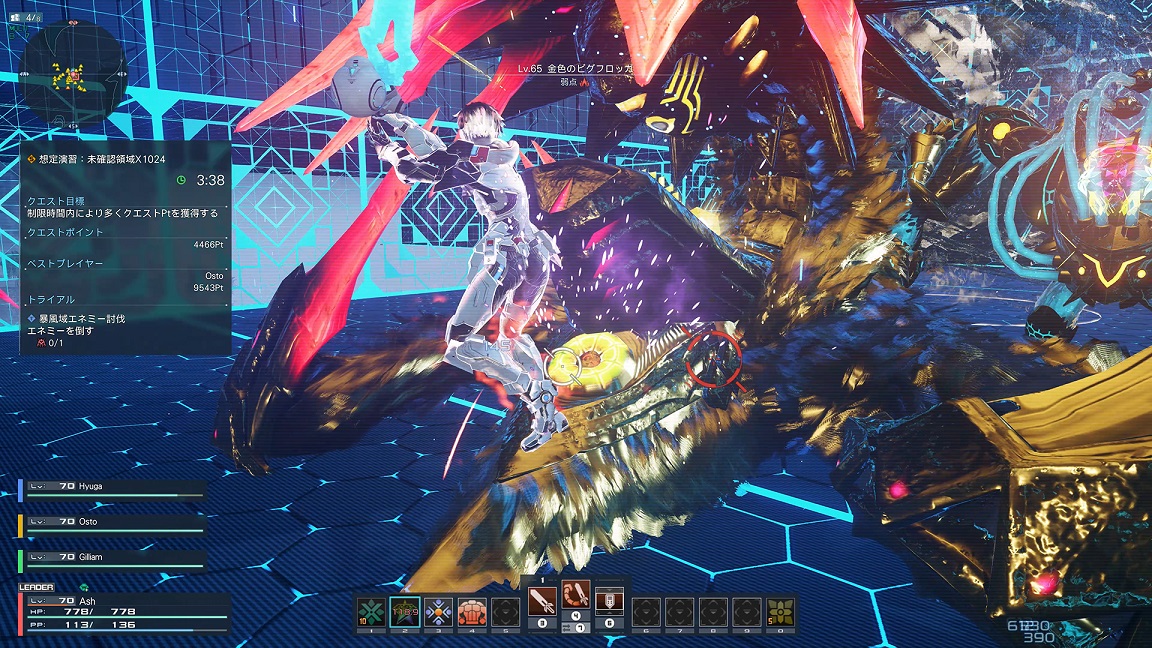Open the circular minimap

click(69, 68)
